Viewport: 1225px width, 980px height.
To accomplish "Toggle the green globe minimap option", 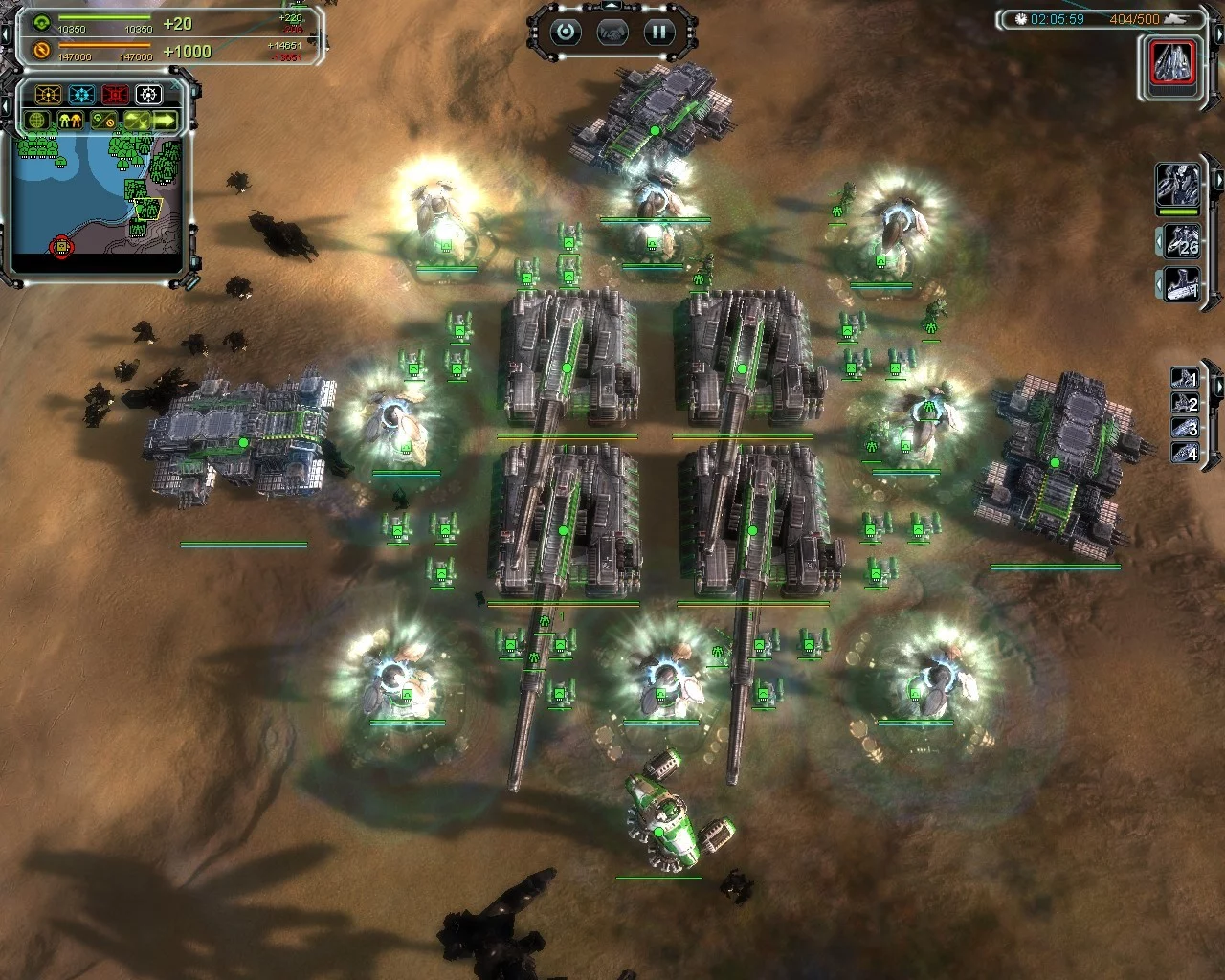I will pyautogui.click(x=37, y=121).
